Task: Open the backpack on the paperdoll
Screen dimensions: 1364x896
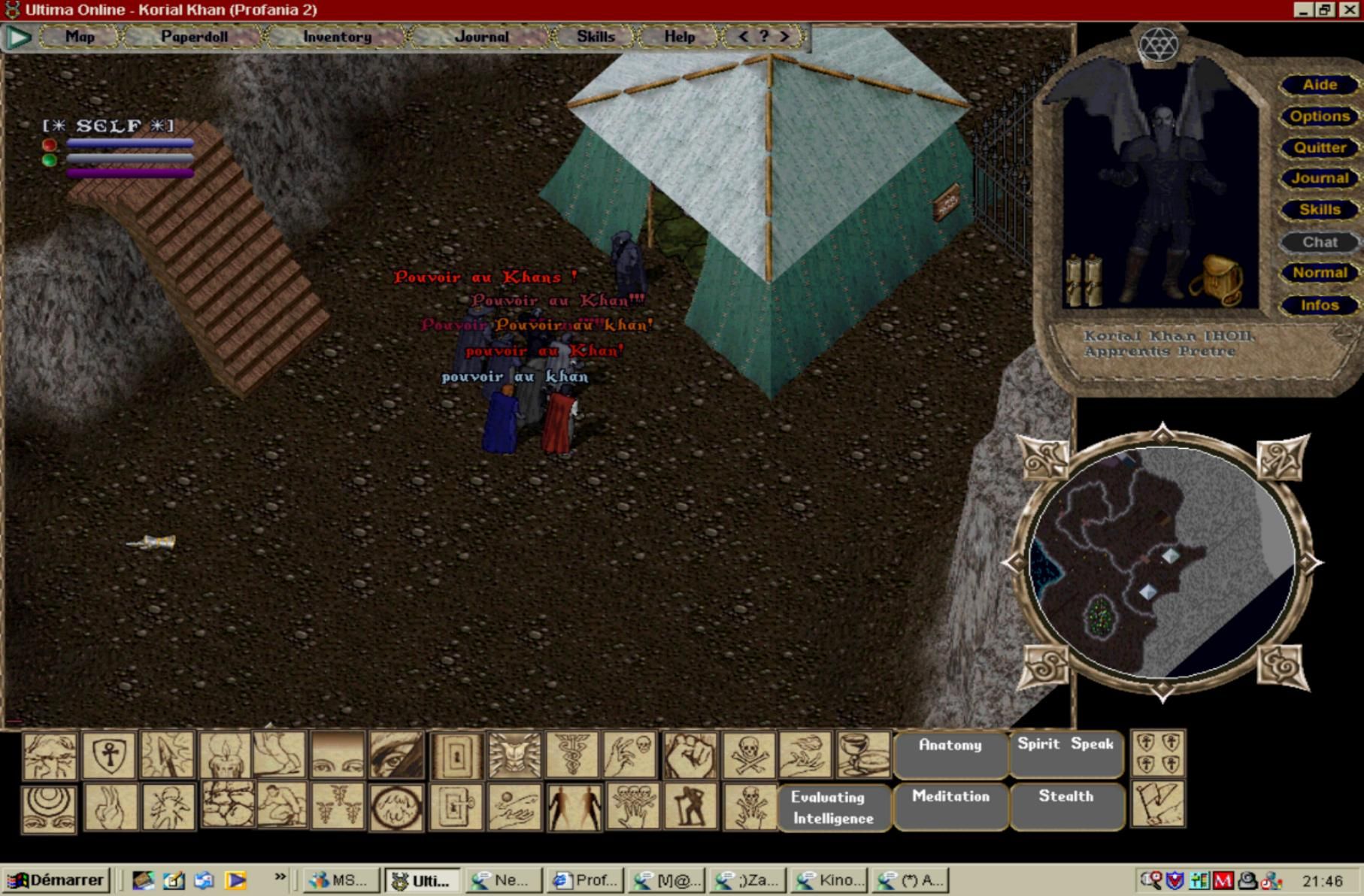Action: pyautogui.click(x=1216, y=280)
